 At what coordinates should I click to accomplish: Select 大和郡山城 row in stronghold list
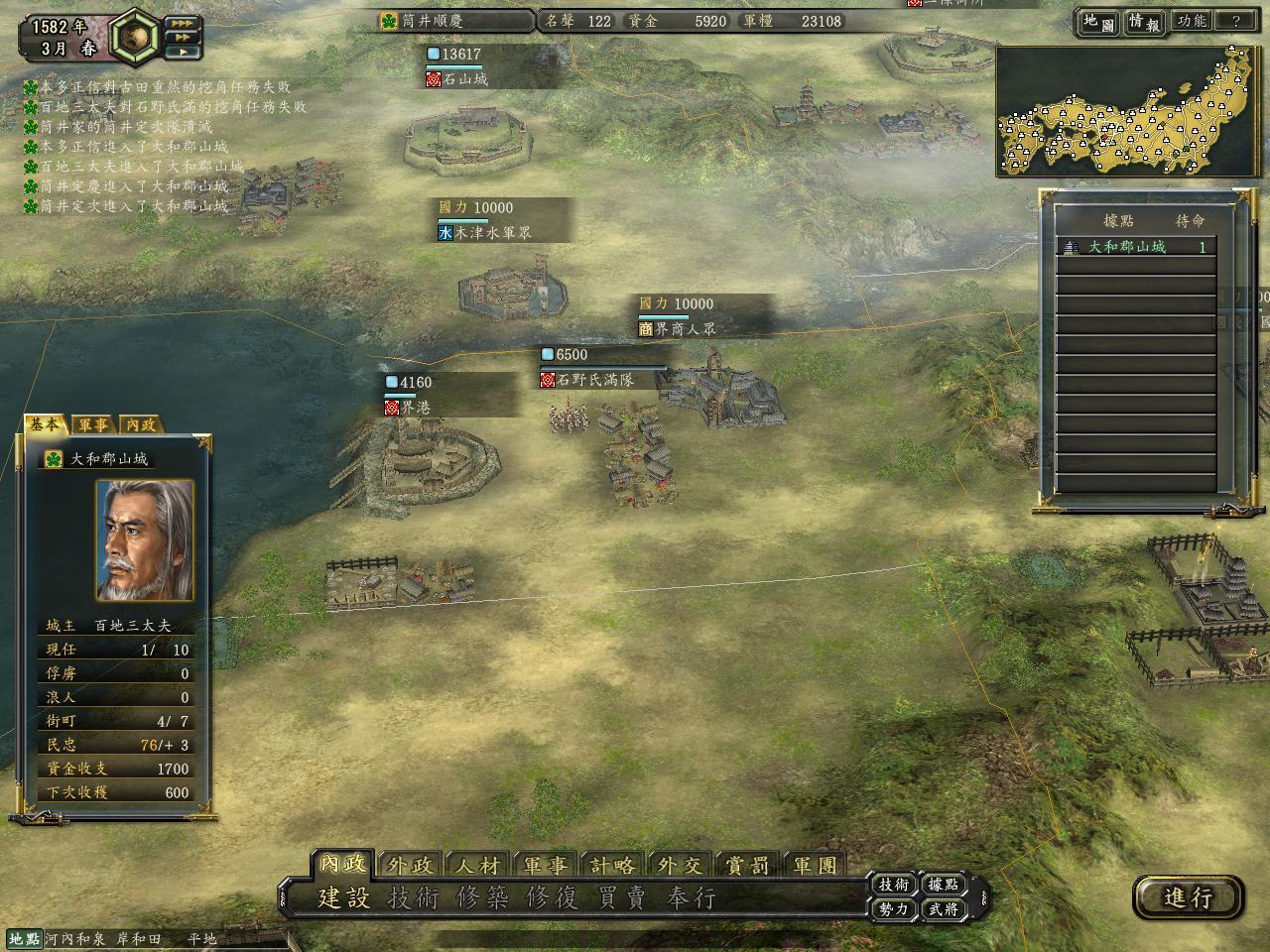coord(1135,247)
